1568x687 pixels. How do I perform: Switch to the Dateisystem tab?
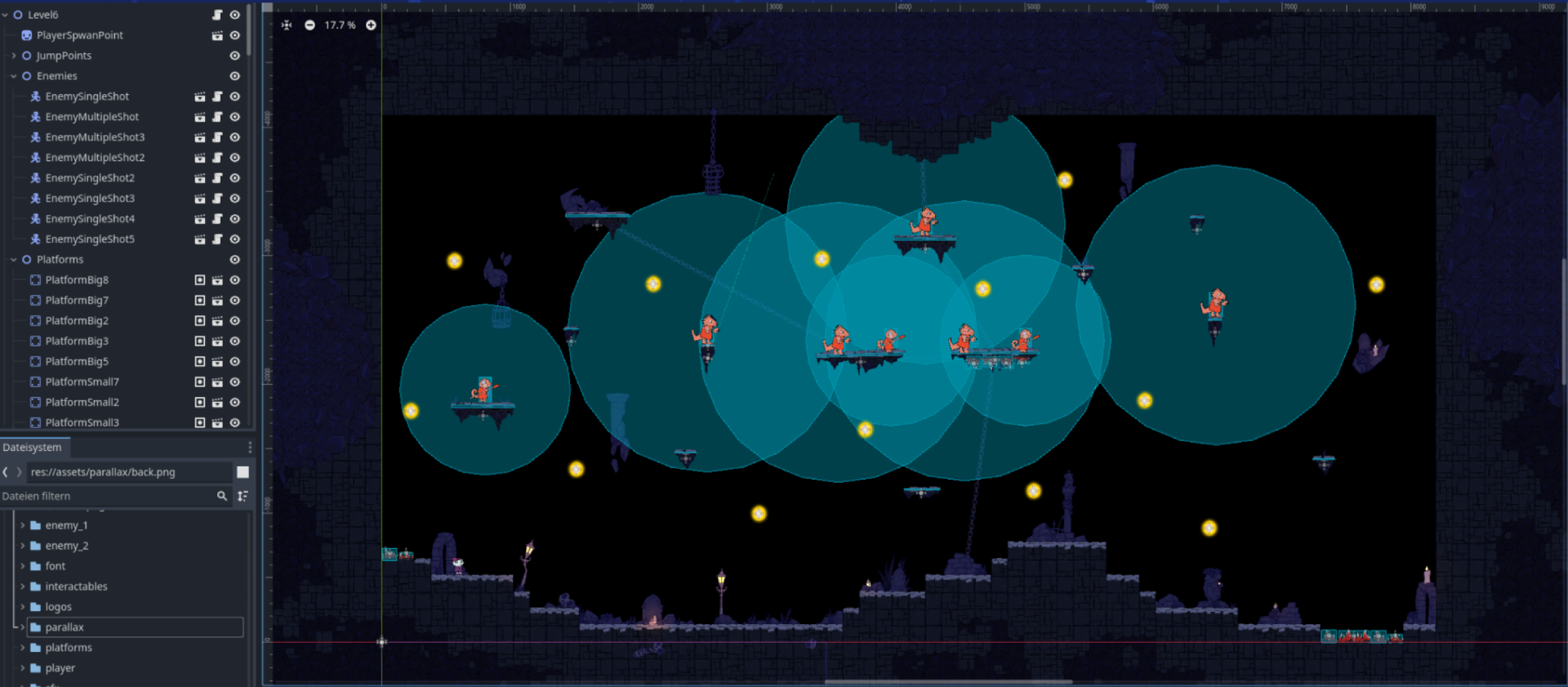point(33,448)
